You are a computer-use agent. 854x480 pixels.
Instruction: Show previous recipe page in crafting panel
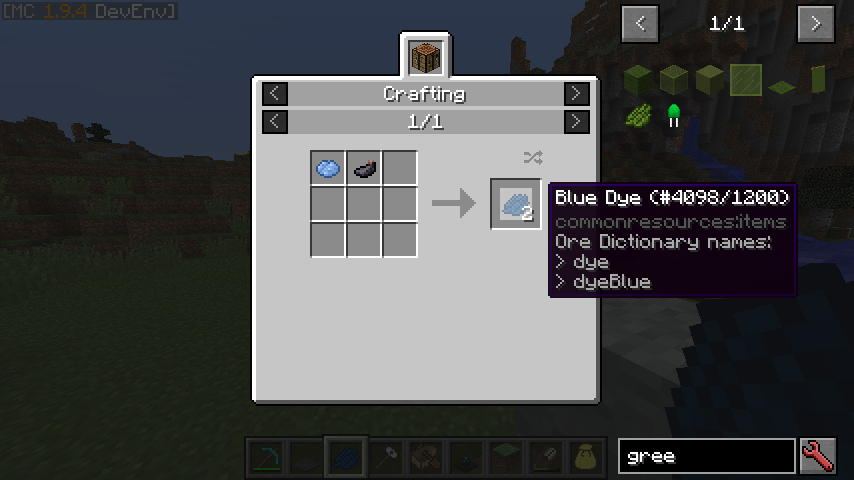point(275,122)
